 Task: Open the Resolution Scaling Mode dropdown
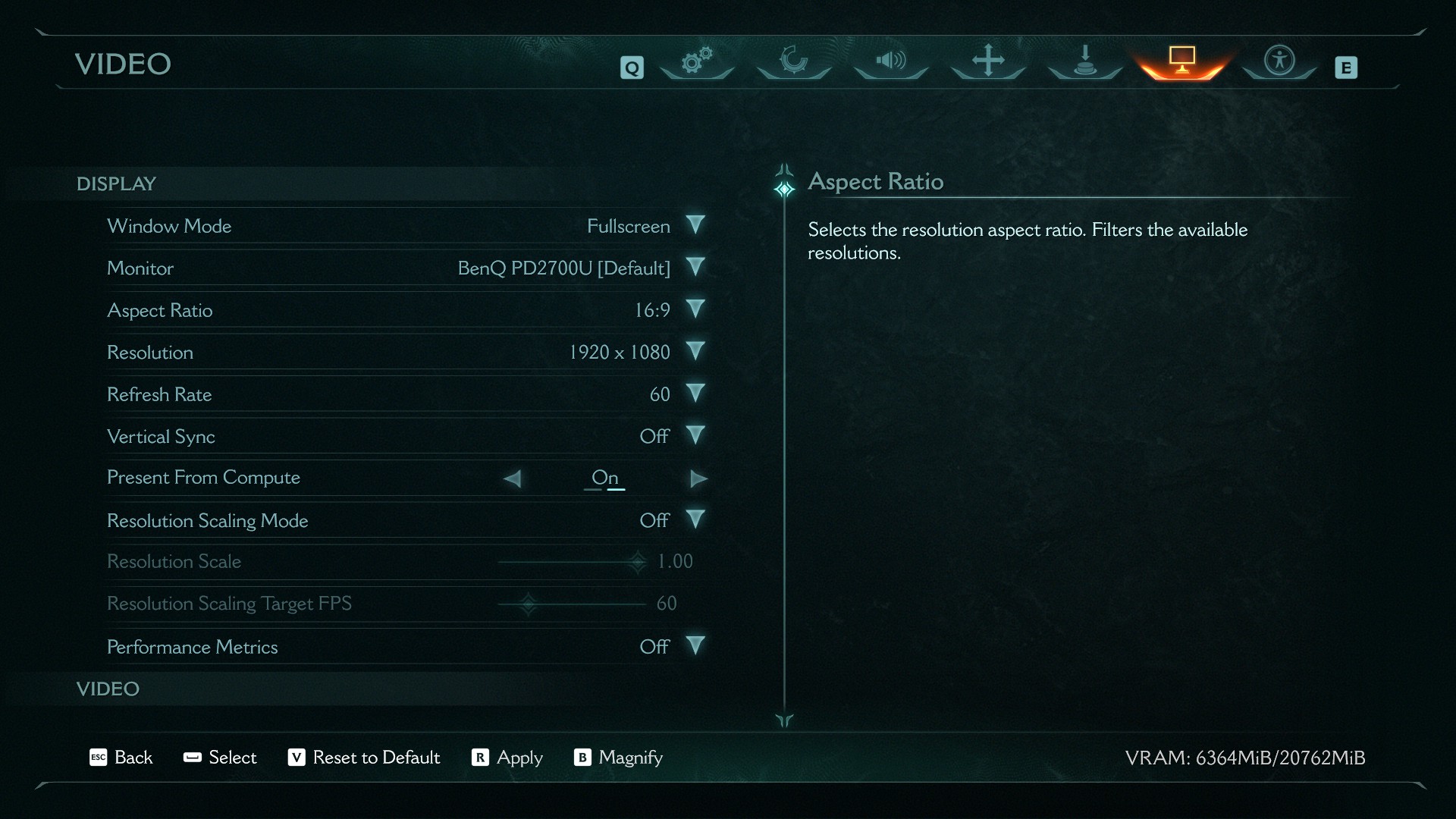point(695,520)
